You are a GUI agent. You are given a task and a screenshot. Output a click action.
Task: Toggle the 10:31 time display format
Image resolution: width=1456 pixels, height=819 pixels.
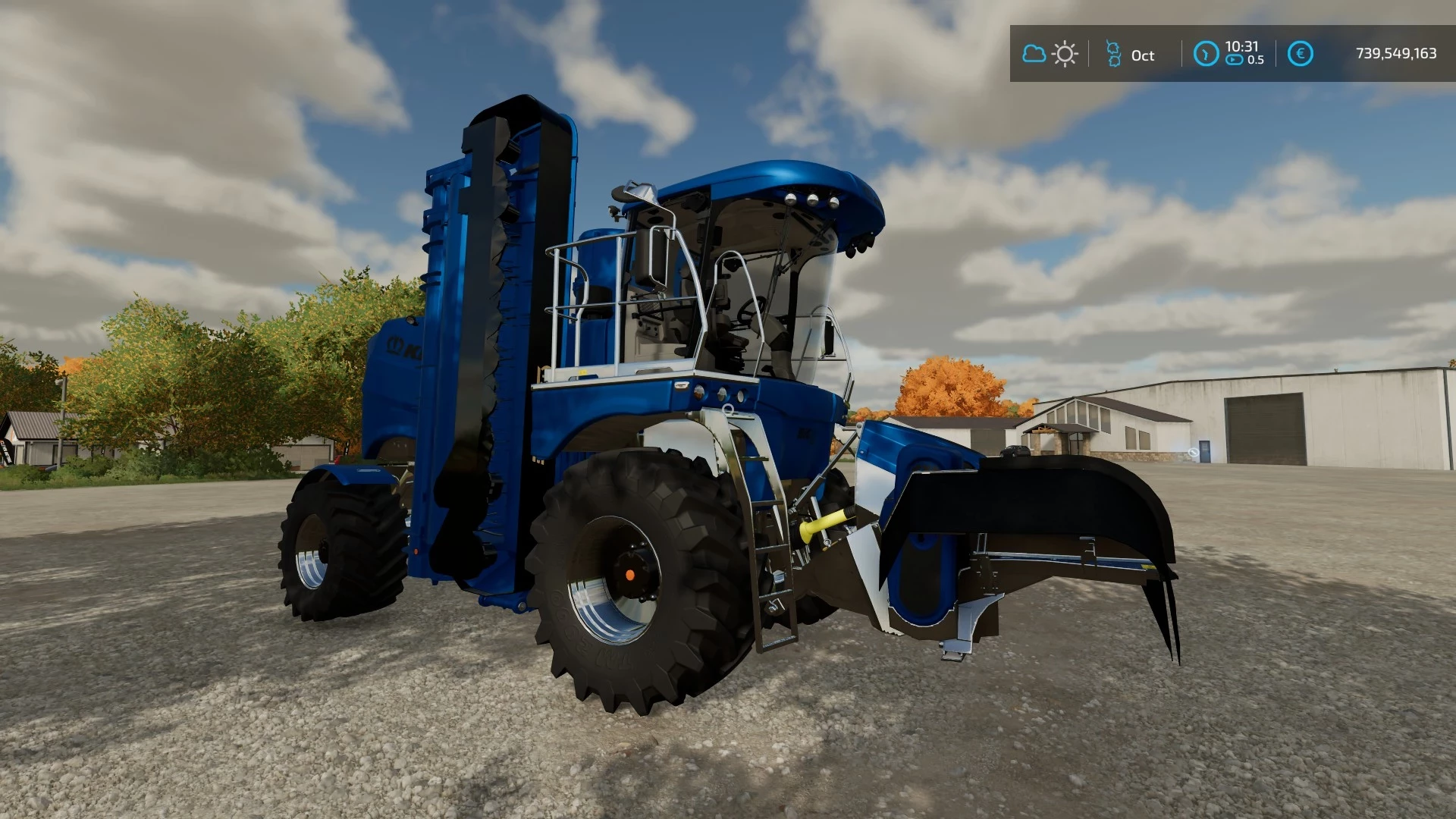point(1242,47)
